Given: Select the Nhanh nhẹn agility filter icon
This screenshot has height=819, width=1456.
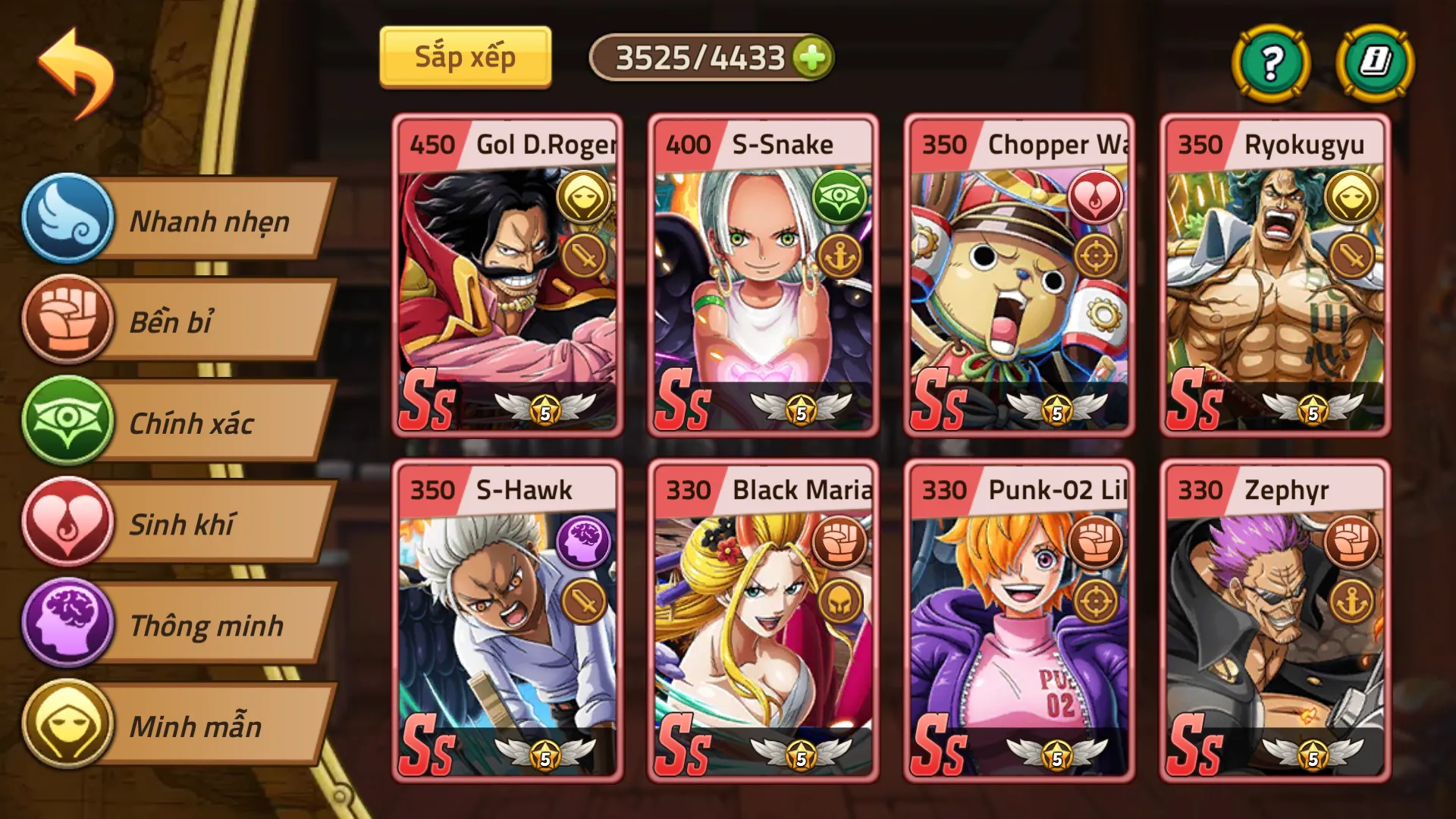Looking at the screenshot, I should (x=67, y=221).
